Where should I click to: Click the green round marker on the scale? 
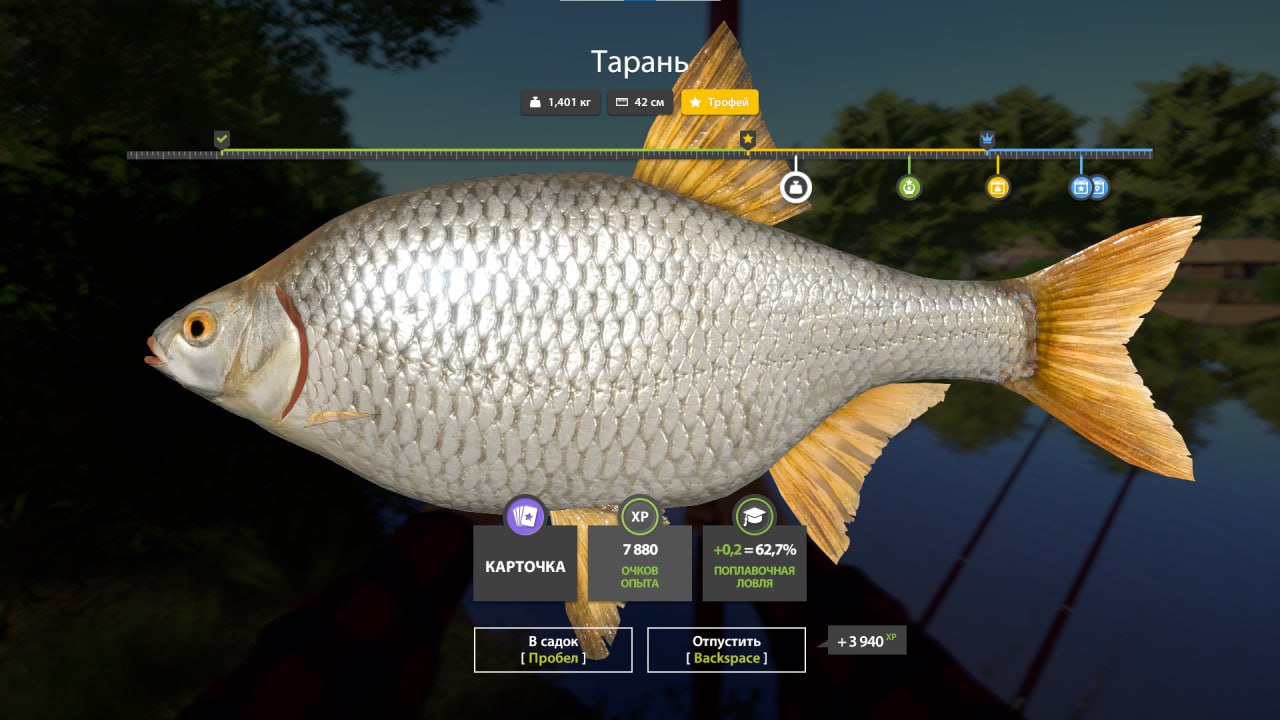pos(909,187)
